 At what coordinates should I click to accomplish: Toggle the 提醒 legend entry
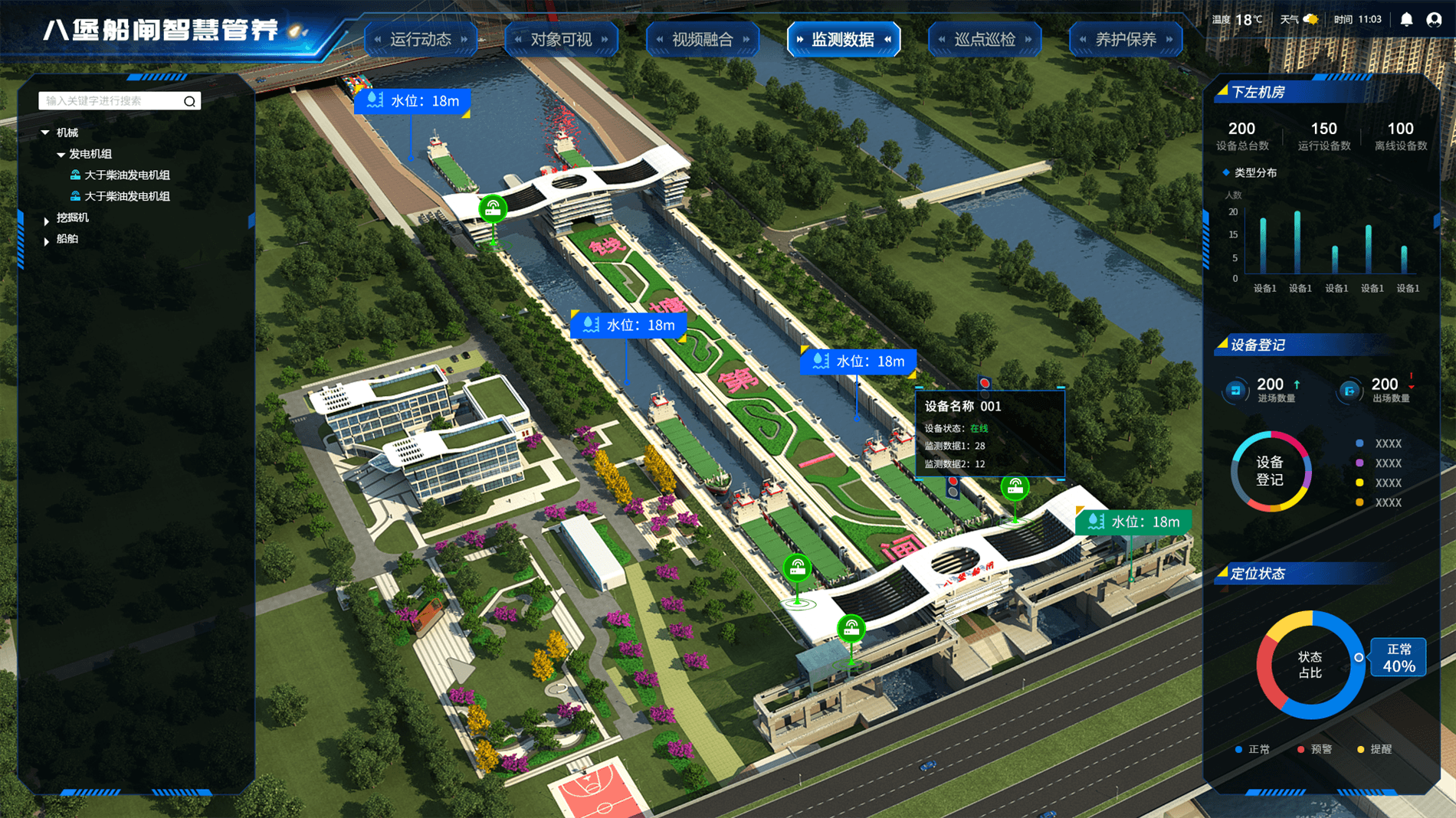coord(1374,749)
